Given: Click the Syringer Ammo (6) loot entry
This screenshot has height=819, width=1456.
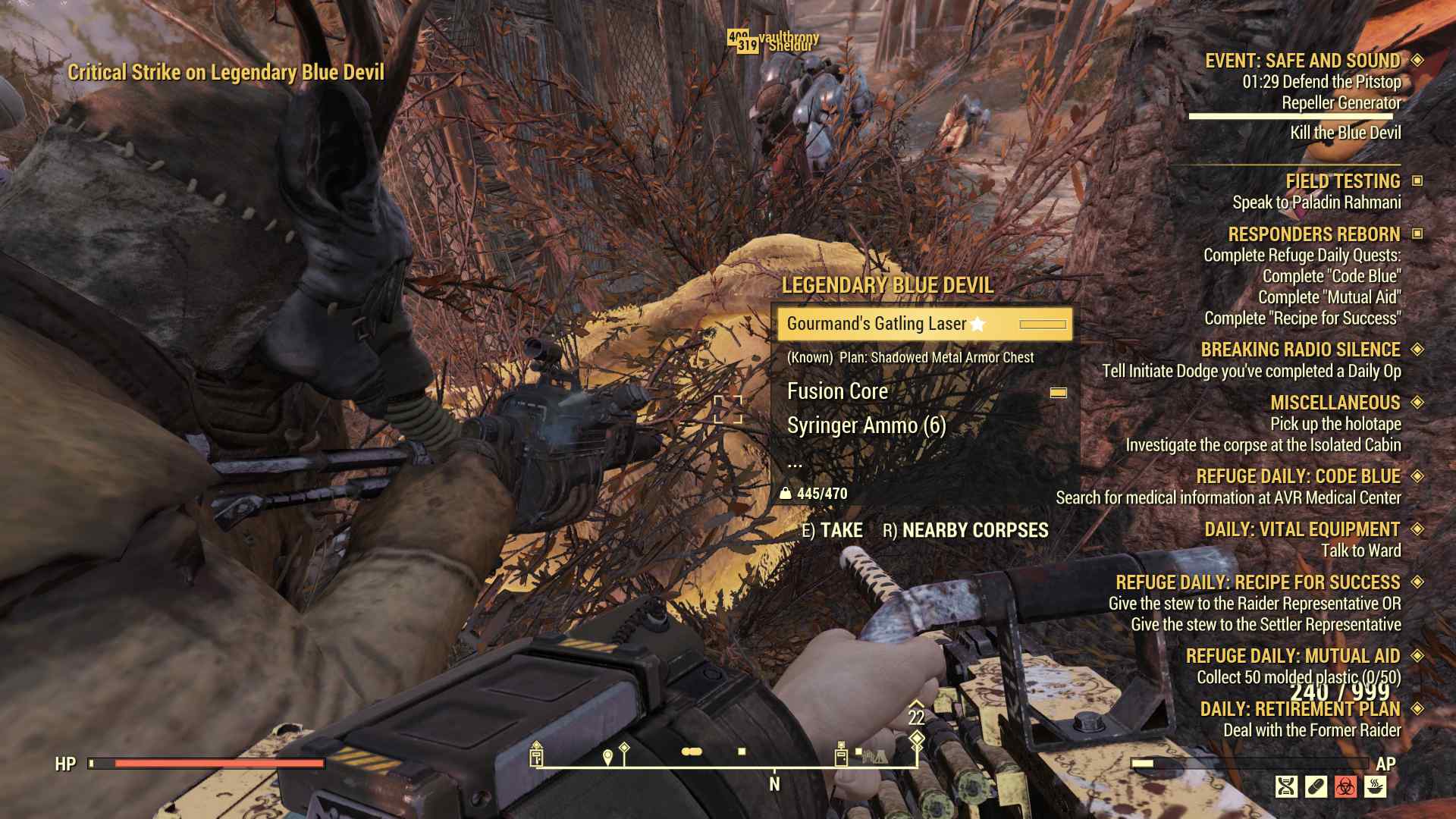Looking at the screenshot, I should pos(865,426).
